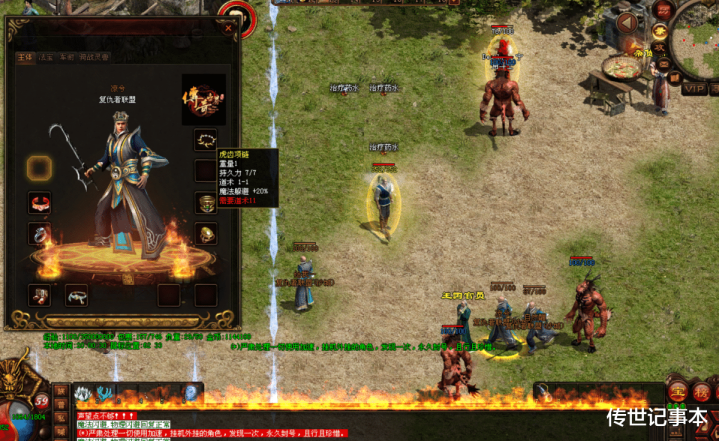This screenshot has height=441, width=719.
Task: Open the 传奇 emblem in the character panel
Action: coord(203,99)
